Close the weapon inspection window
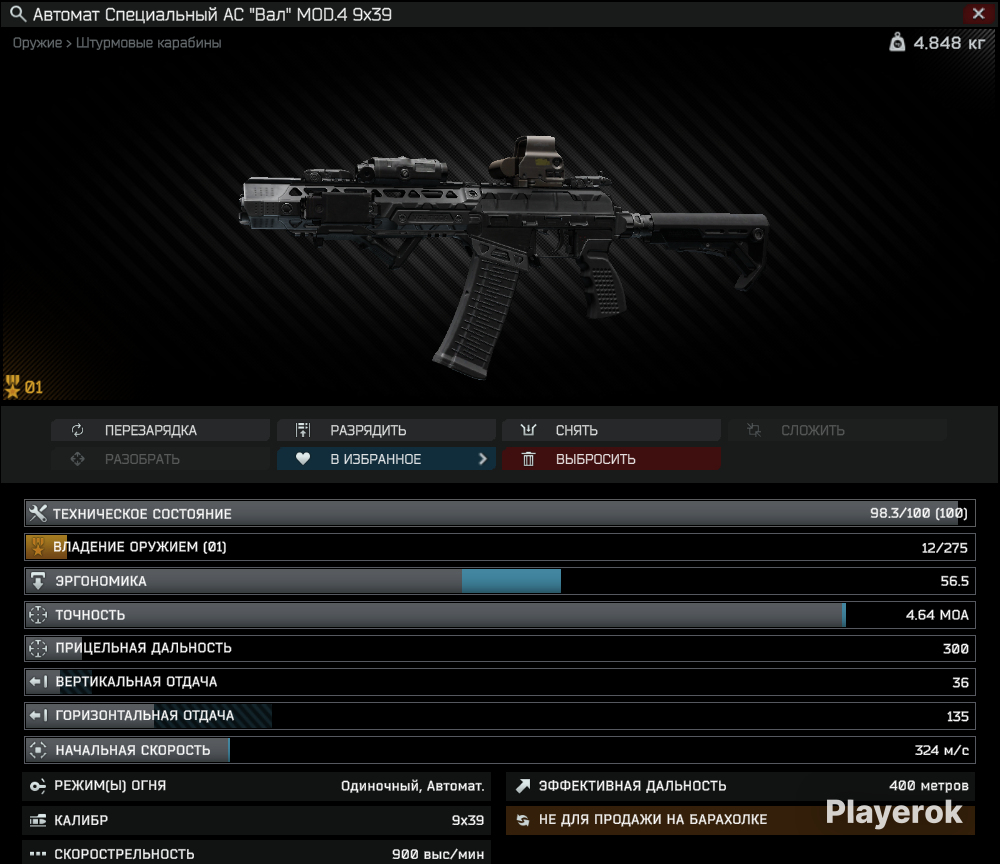Screen dimensions: 1000x864 (977, 14)
